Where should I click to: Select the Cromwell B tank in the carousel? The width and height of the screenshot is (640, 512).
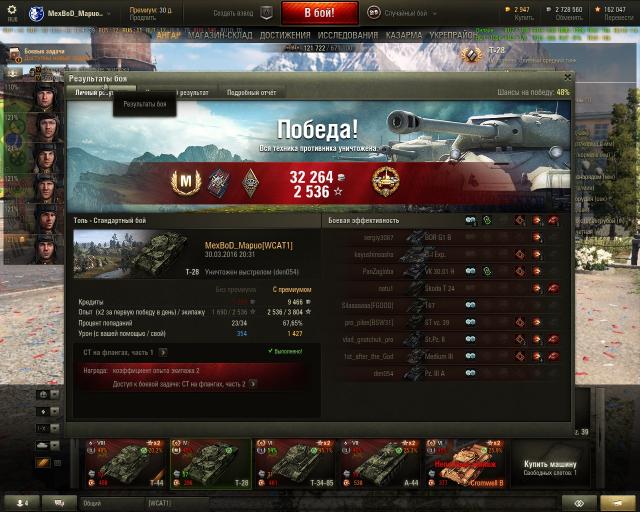[464, 463]
